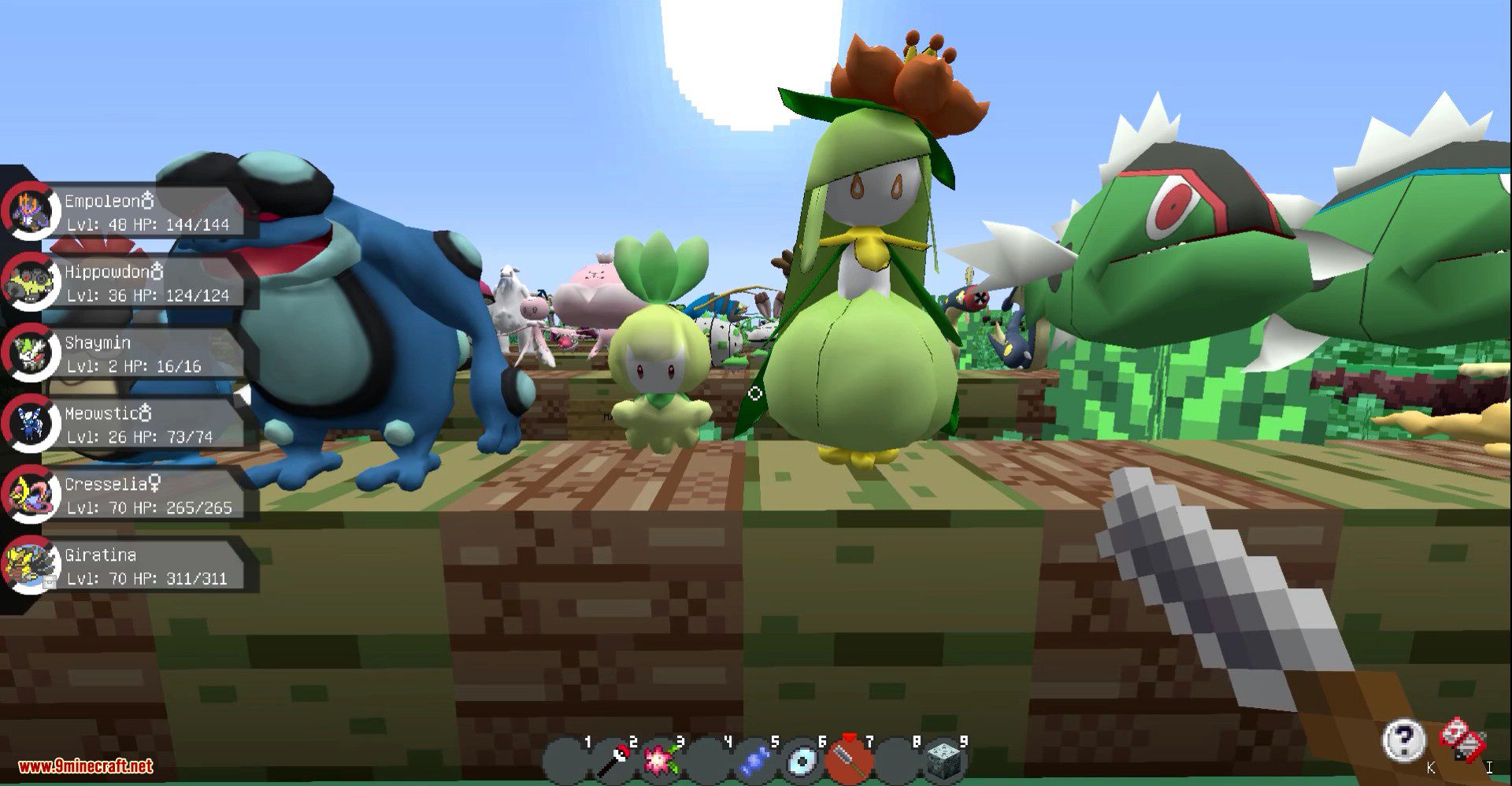Select the stone block hotbar slot

click(943, 761)
